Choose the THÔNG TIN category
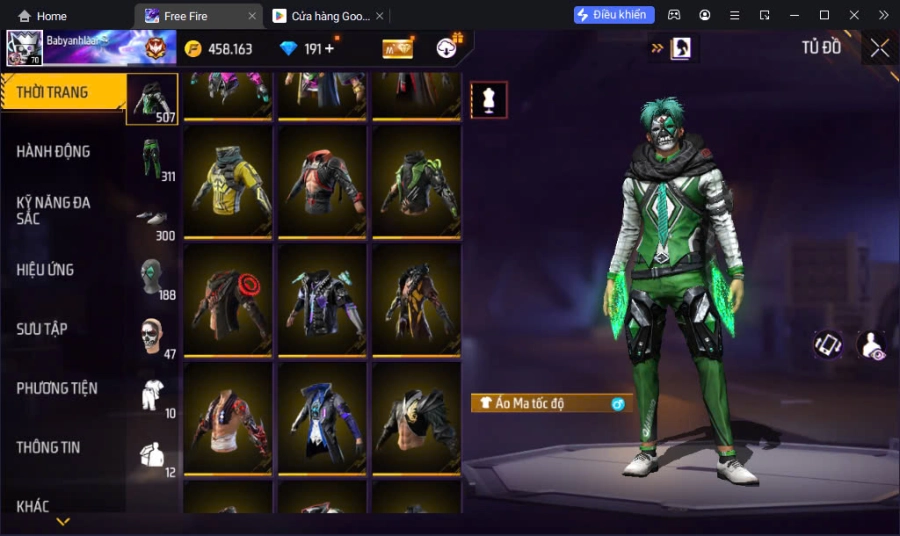 click(x=48, y=447)
